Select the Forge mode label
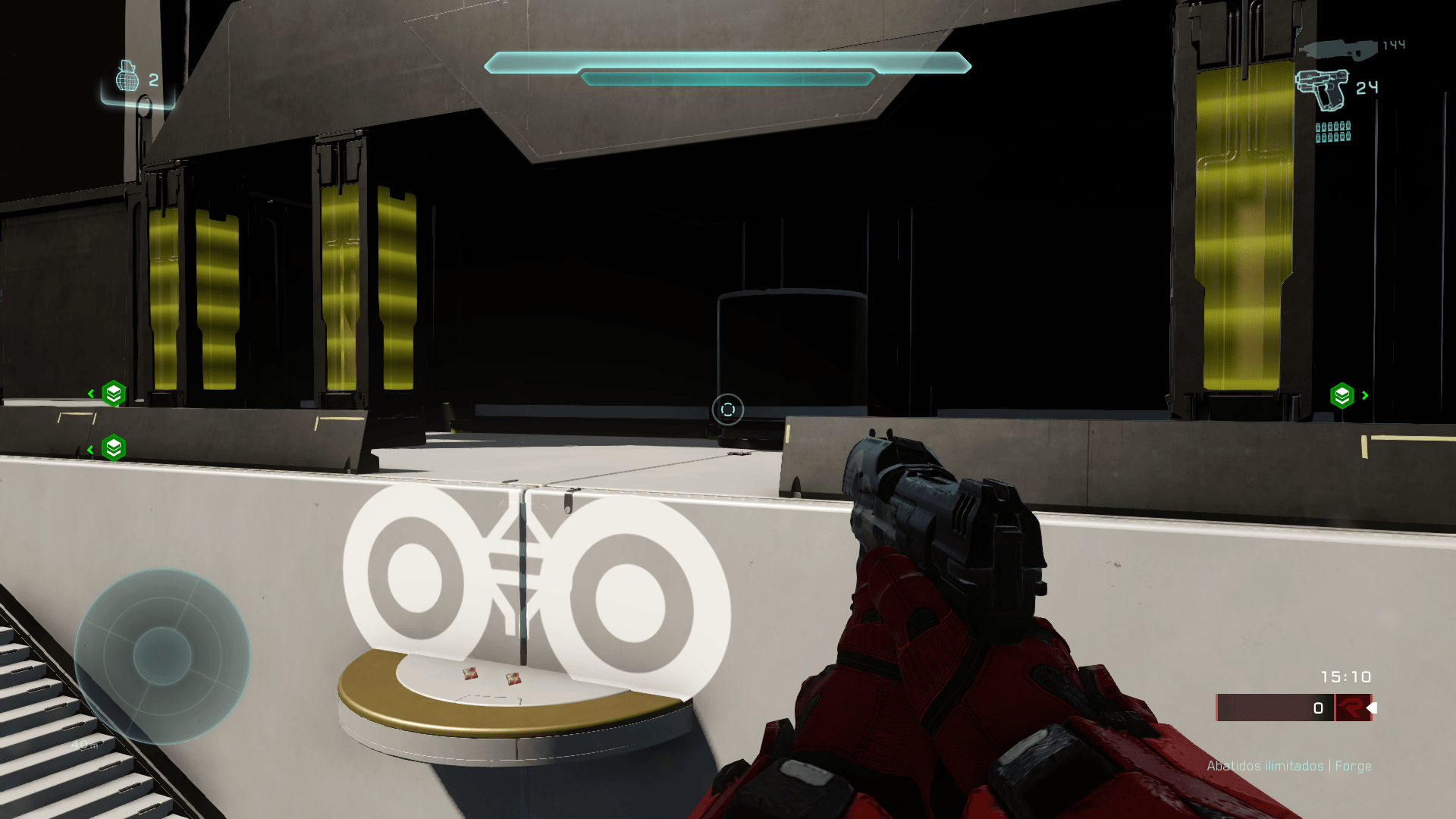Screen dimensions: 1456x819 click(x=1354, y=766)
